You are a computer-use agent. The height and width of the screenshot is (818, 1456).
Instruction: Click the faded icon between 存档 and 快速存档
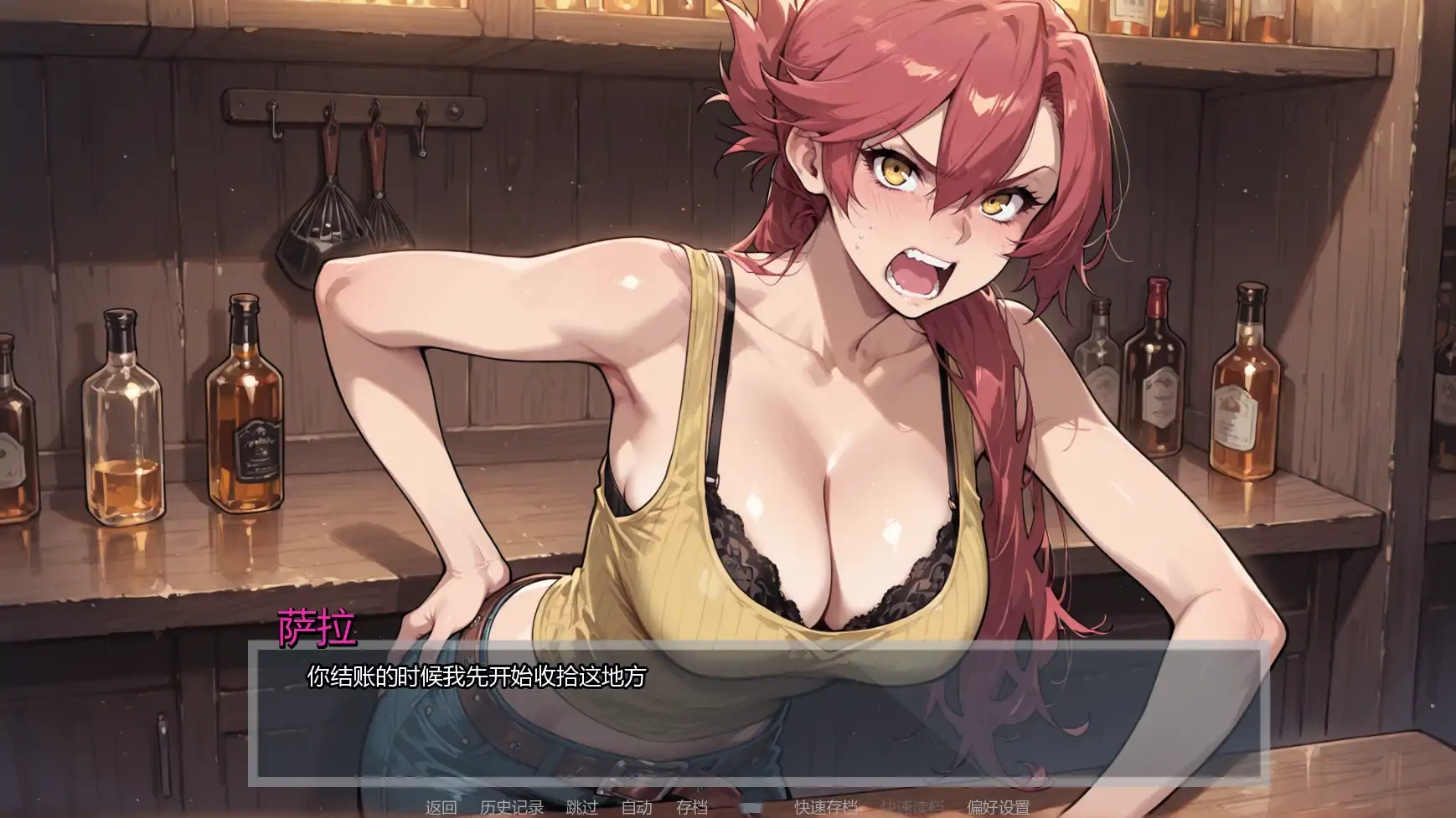pyautogui.click(x=751, y=809)
